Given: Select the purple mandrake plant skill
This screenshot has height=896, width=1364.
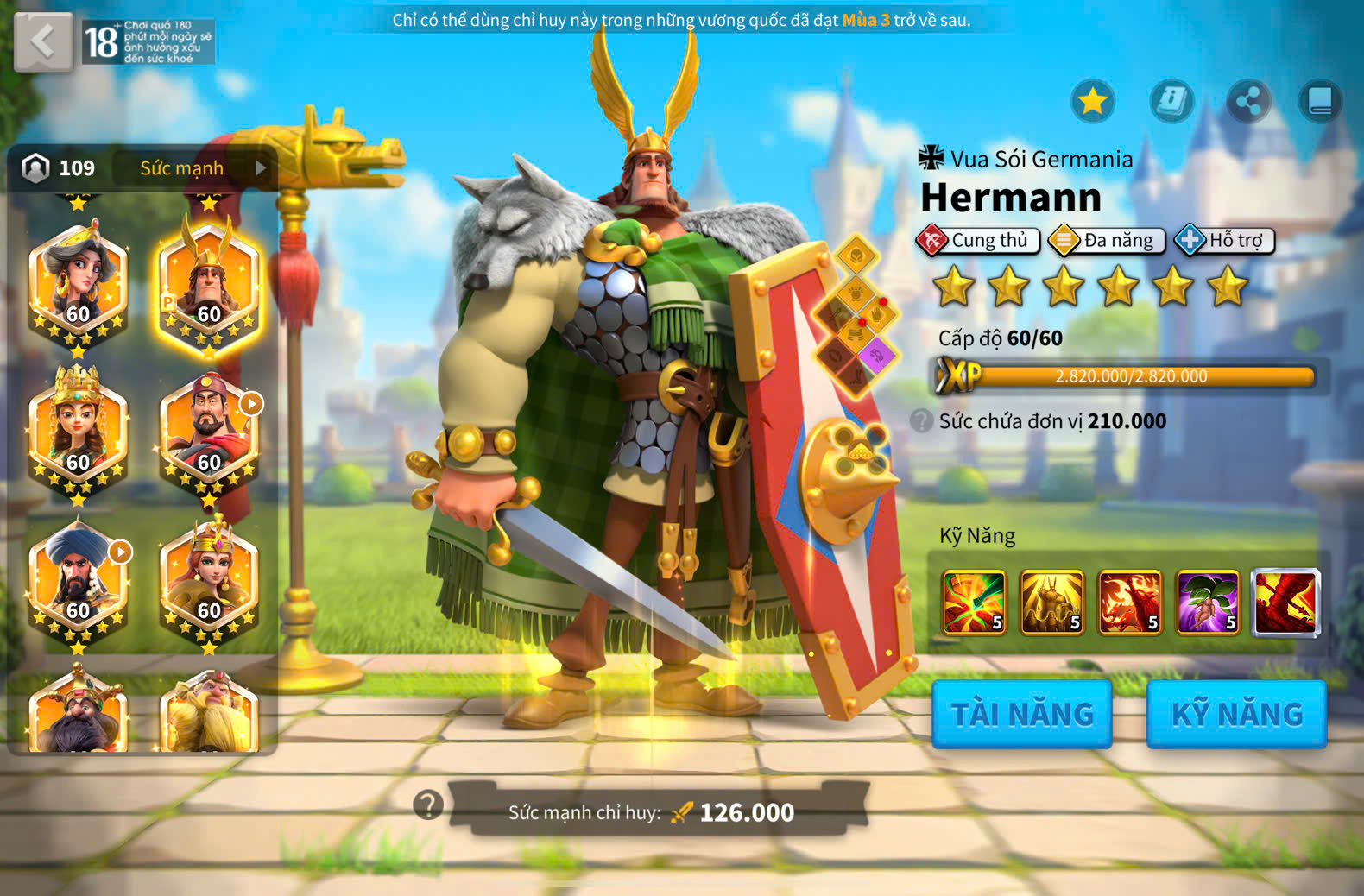Looking at the screenshot, I should click(x=1208, y=602).
